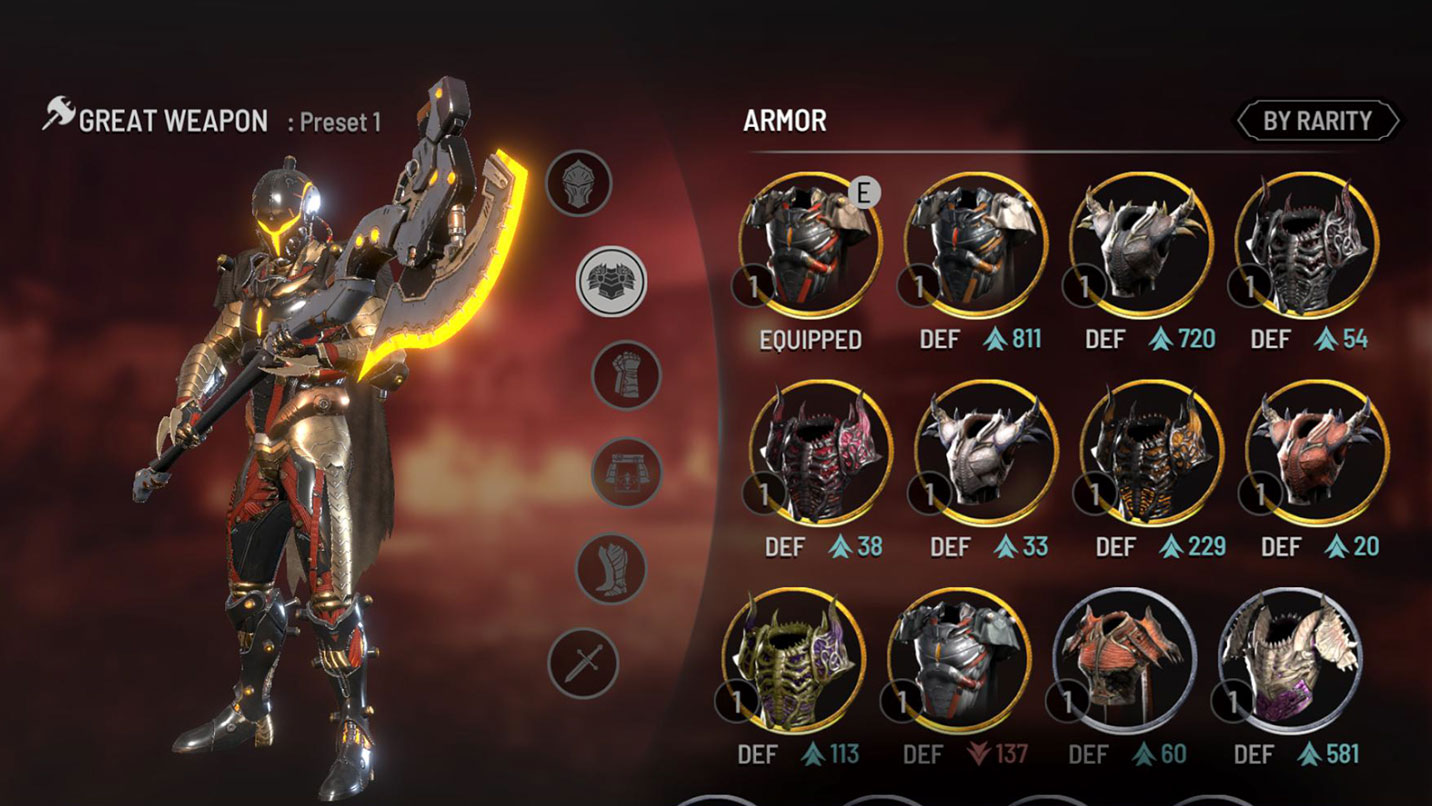Click the armor with DEF +38
The width and height of the screenshot is (1432, 806).
click(x=821, y=453)
